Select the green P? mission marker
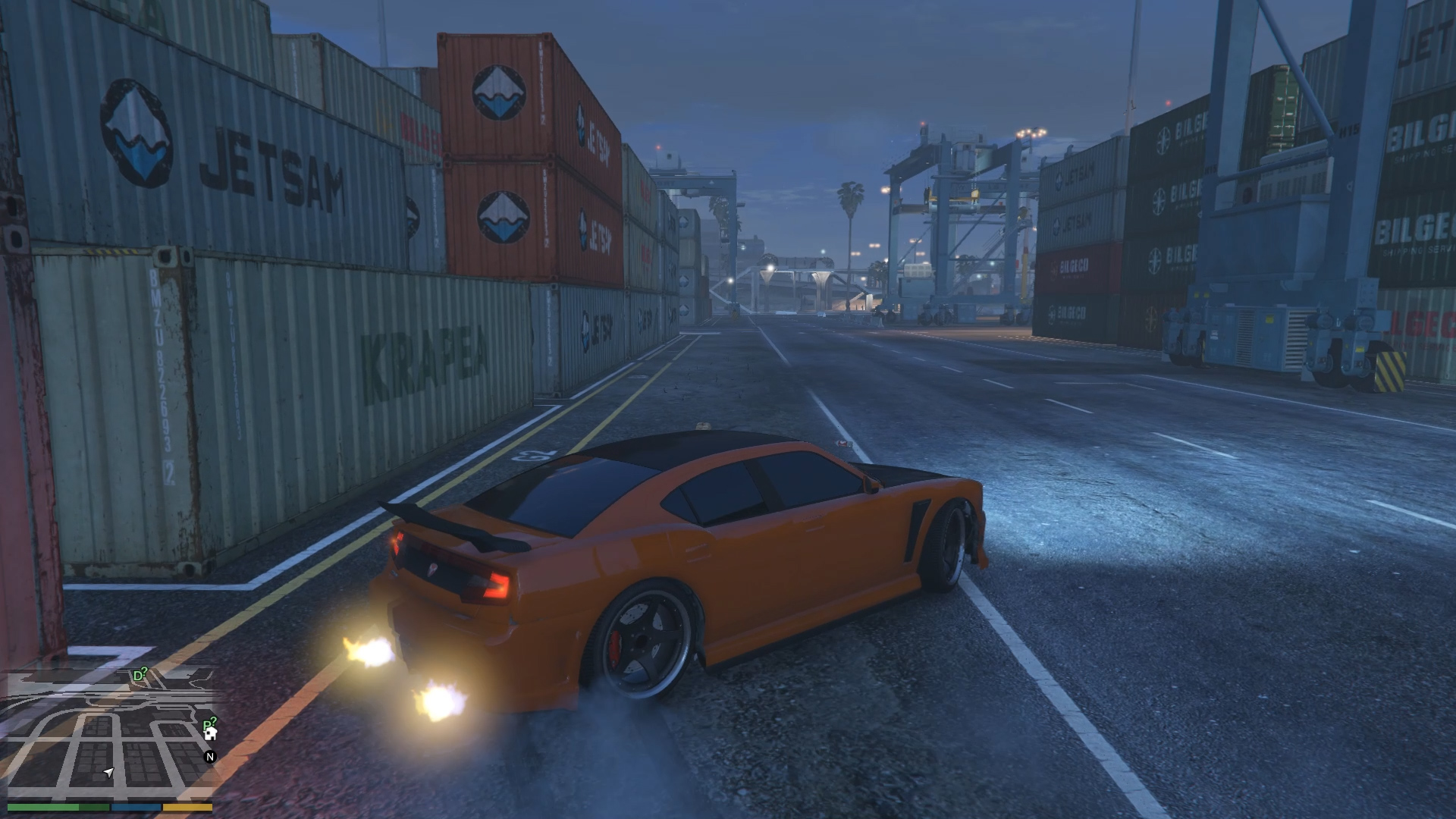The image size is (1456, 819). 209,723
